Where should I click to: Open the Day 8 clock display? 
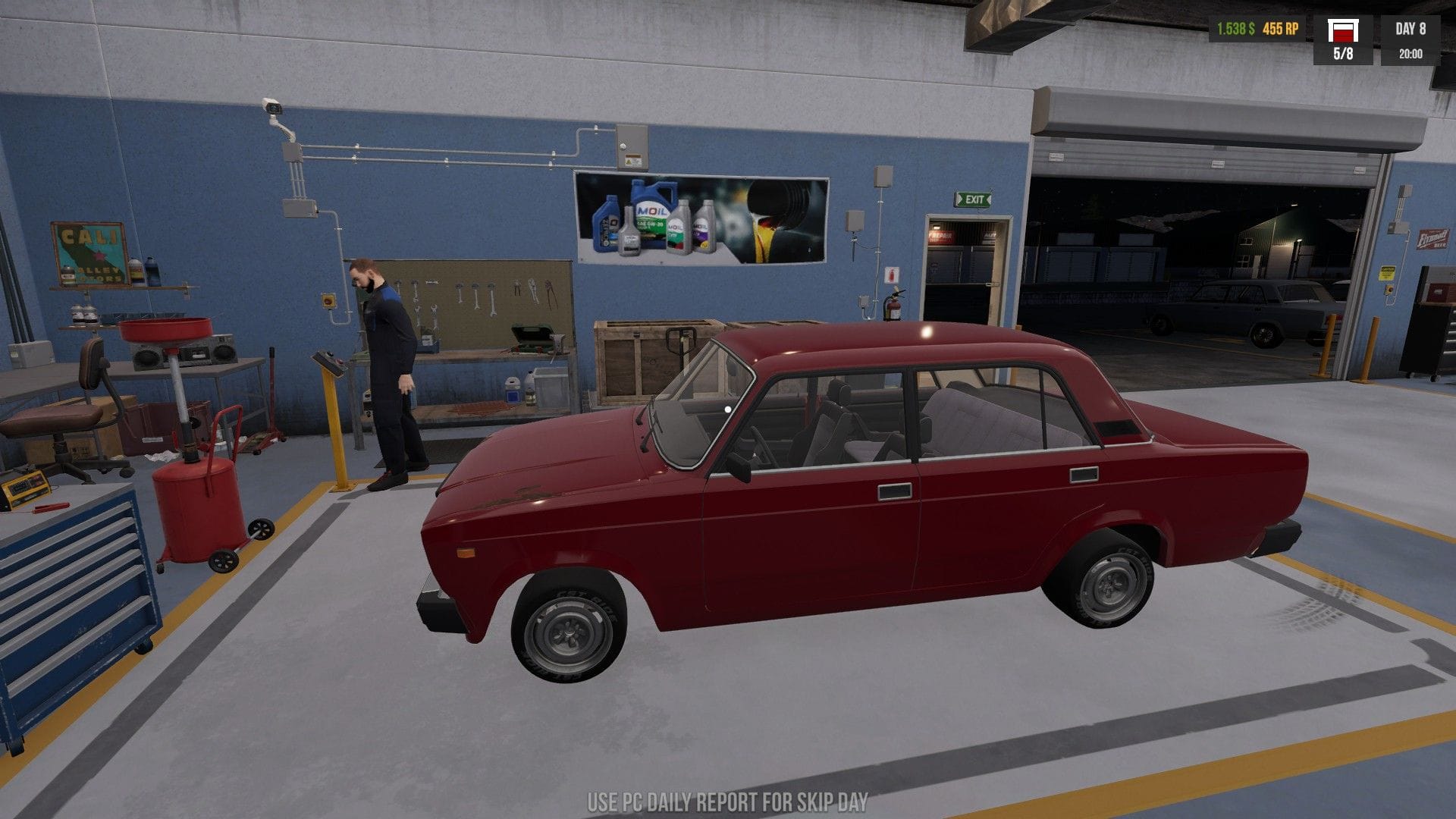(1412, 38)
